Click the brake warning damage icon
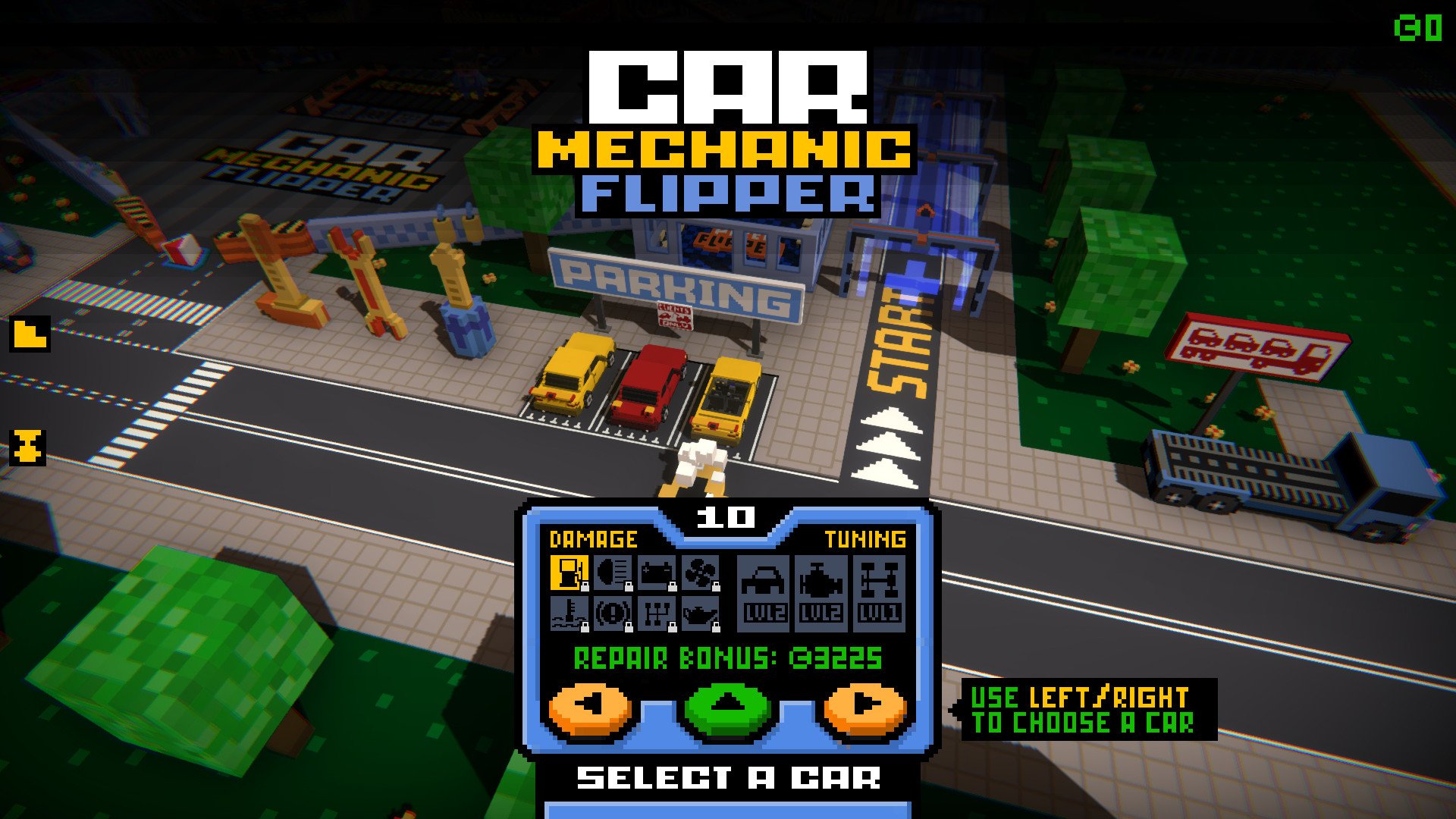This screenshot has height=819, width=1456. point(613,616)
